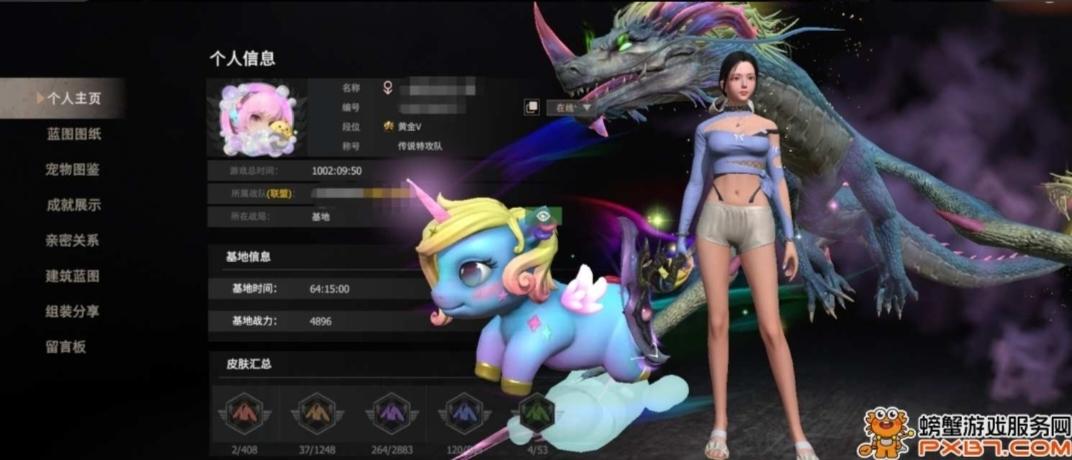Select the orange skin category icon
Viewport: 1072px width, 460px height.
318,410
